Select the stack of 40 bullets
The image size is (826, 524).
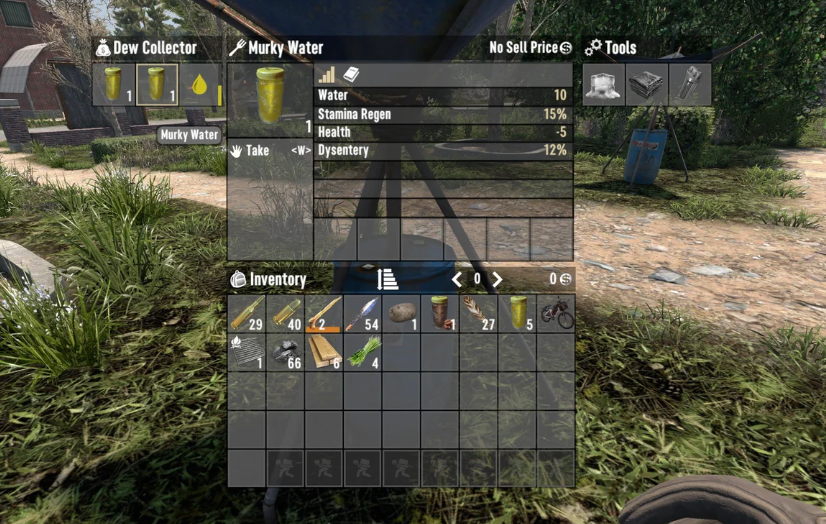click(286, 313)
